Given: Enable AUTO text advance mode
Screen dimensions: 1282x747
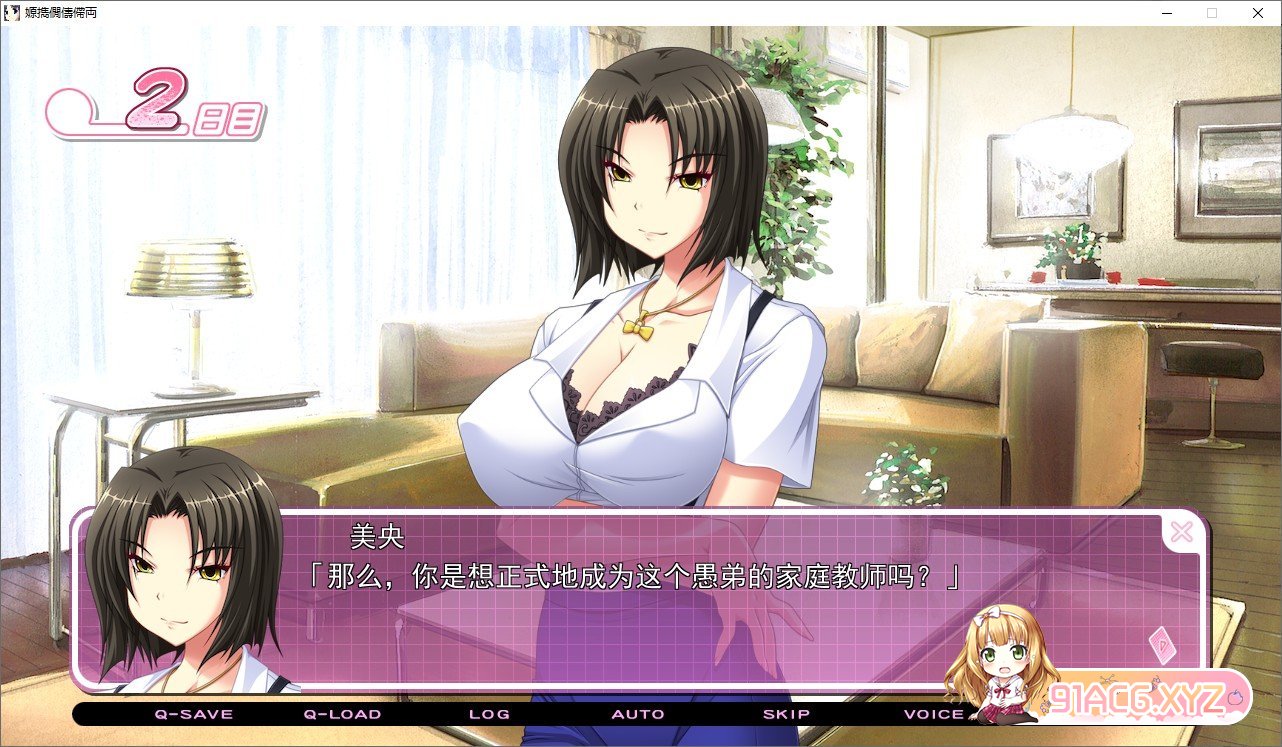Looking at the screenshot, I should tap(638, 714).
